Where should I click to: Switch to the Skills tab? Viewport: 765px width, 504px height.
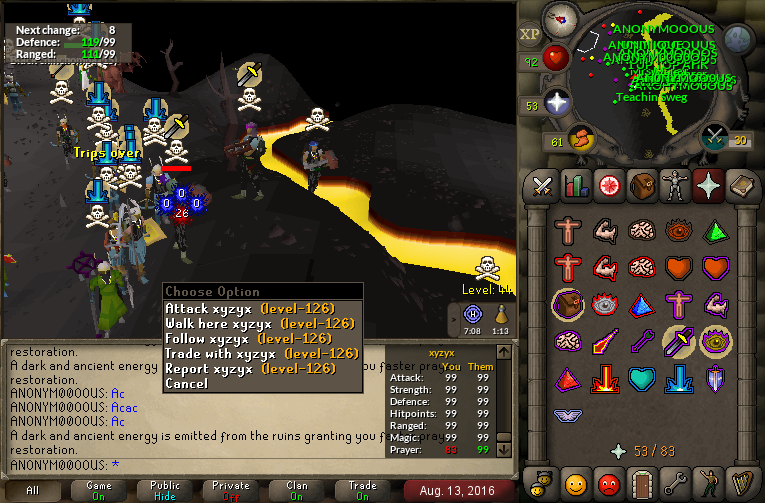[x=575, y=185]
